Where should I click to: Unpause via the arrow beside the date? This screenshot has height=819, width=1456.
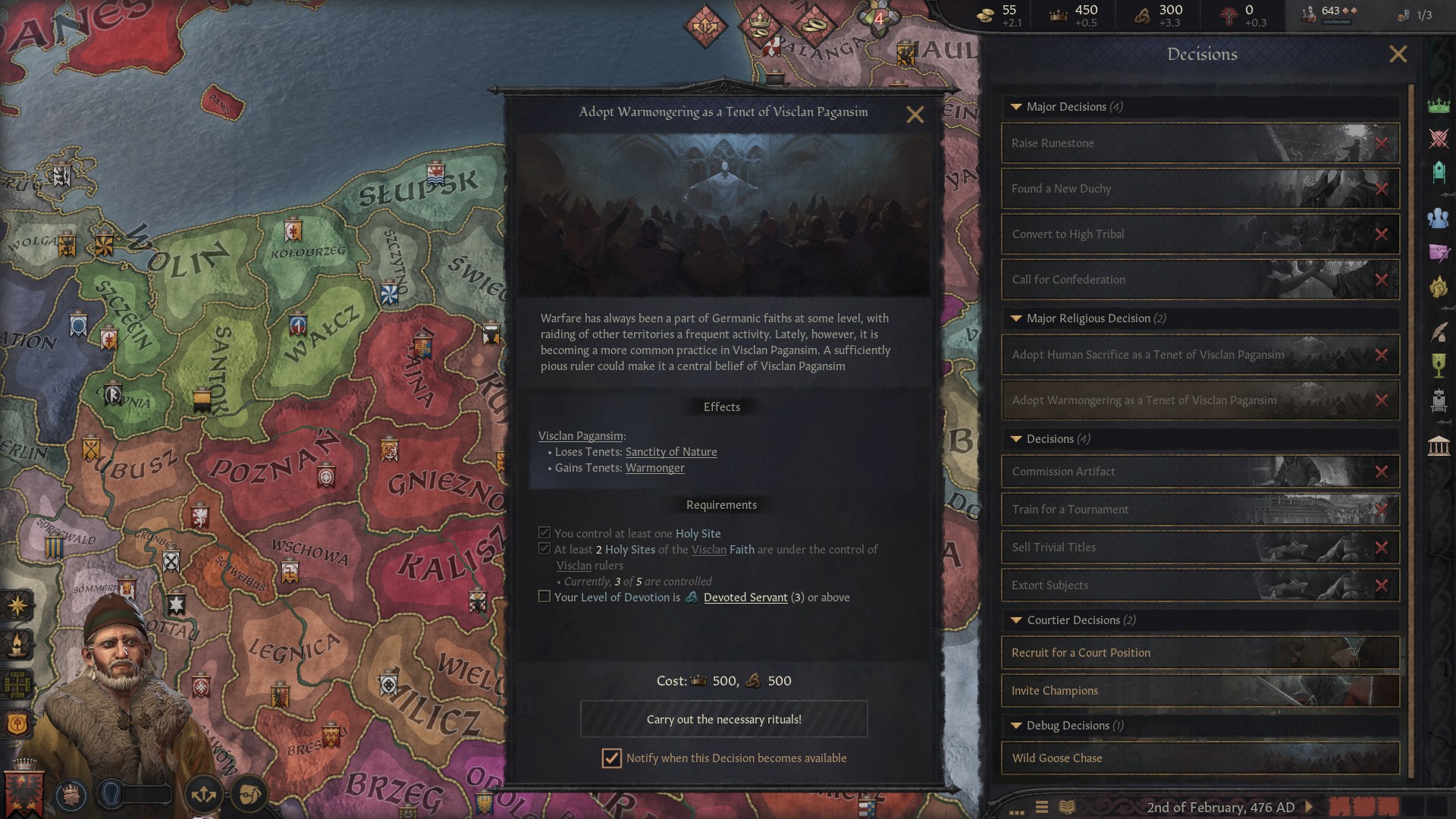coord(1309,807)
